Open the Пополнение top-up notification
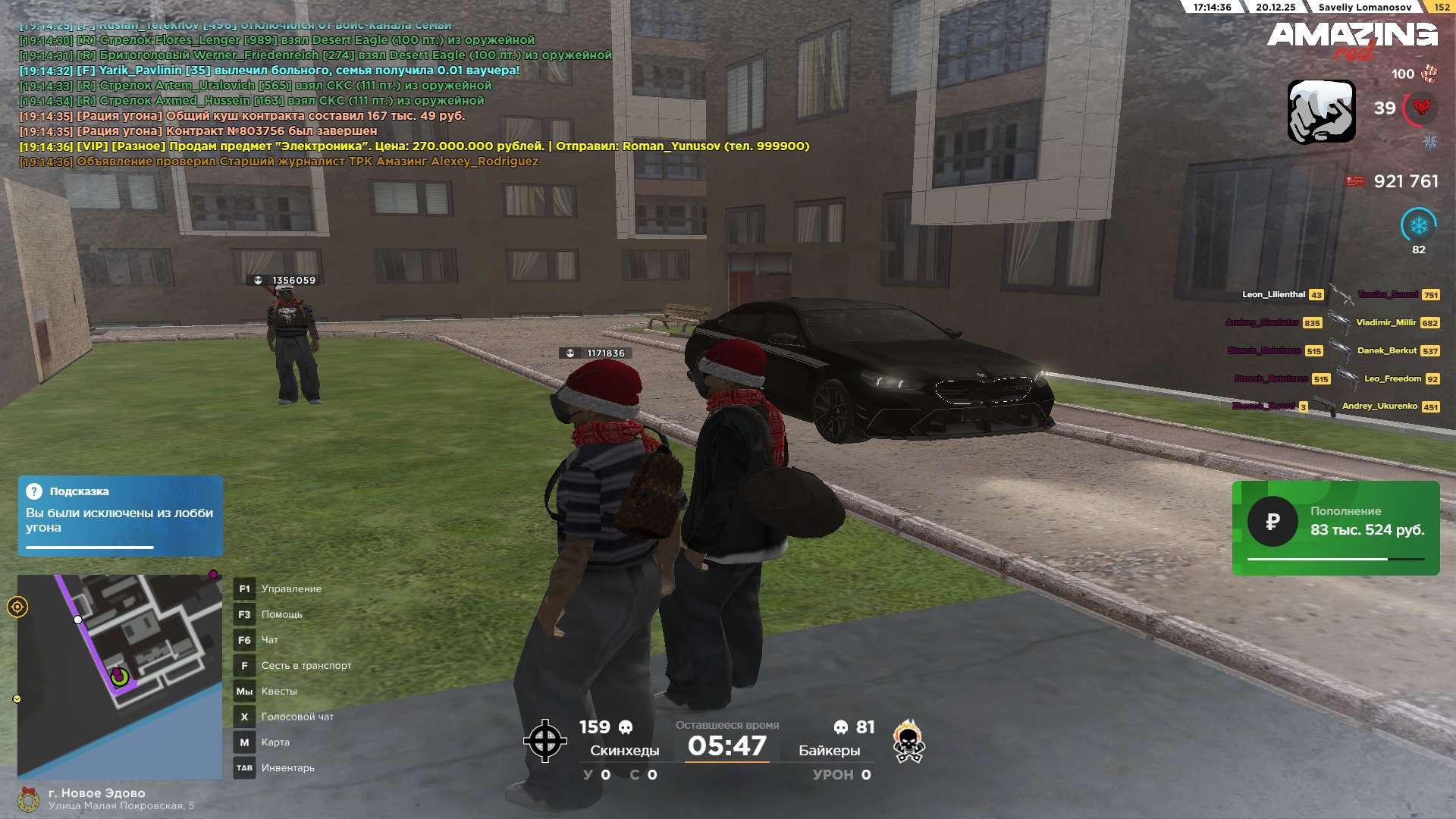 coord(1335,528)
